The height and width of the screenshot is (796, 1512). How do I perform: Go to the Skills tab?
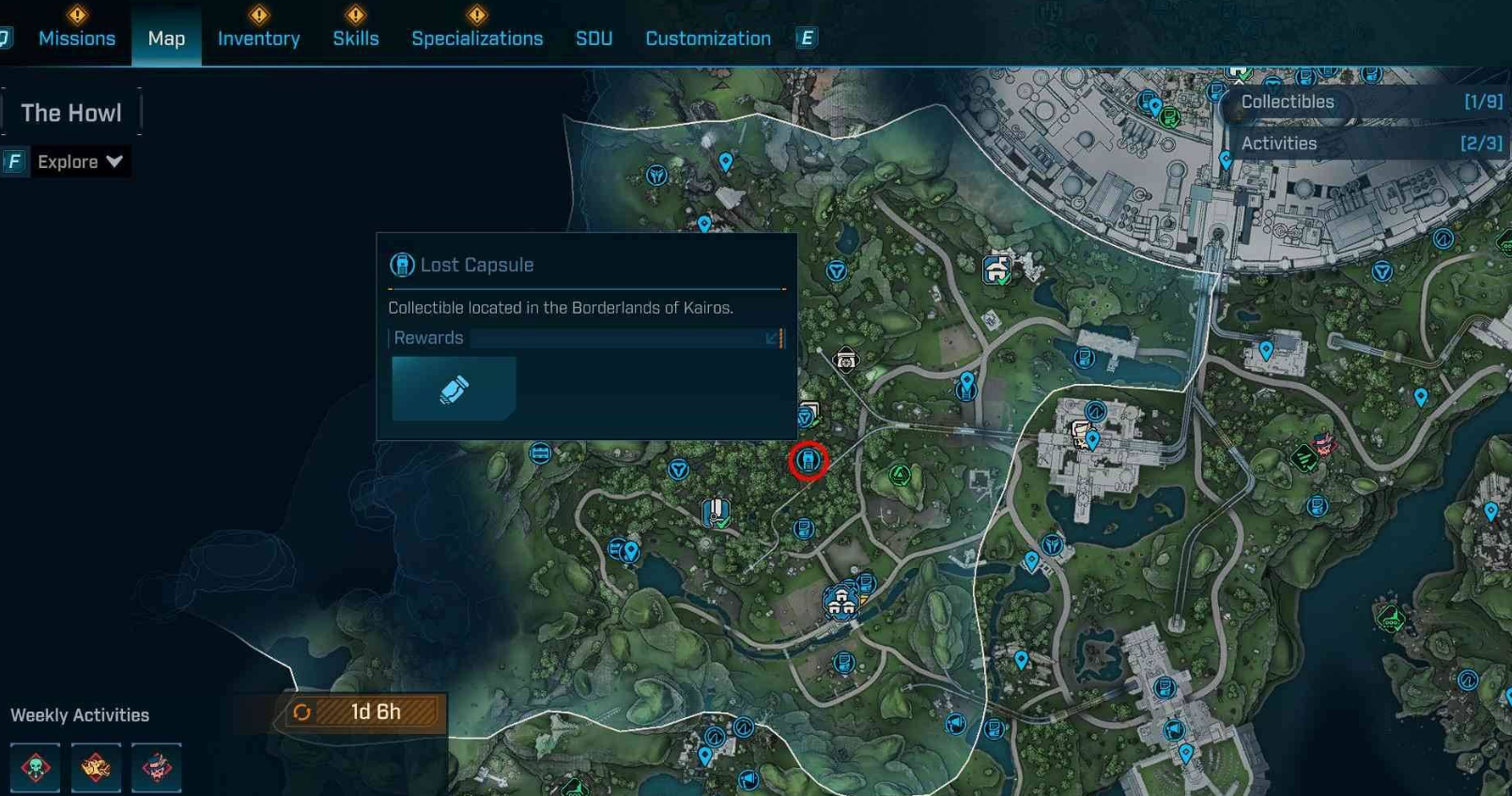356,38
